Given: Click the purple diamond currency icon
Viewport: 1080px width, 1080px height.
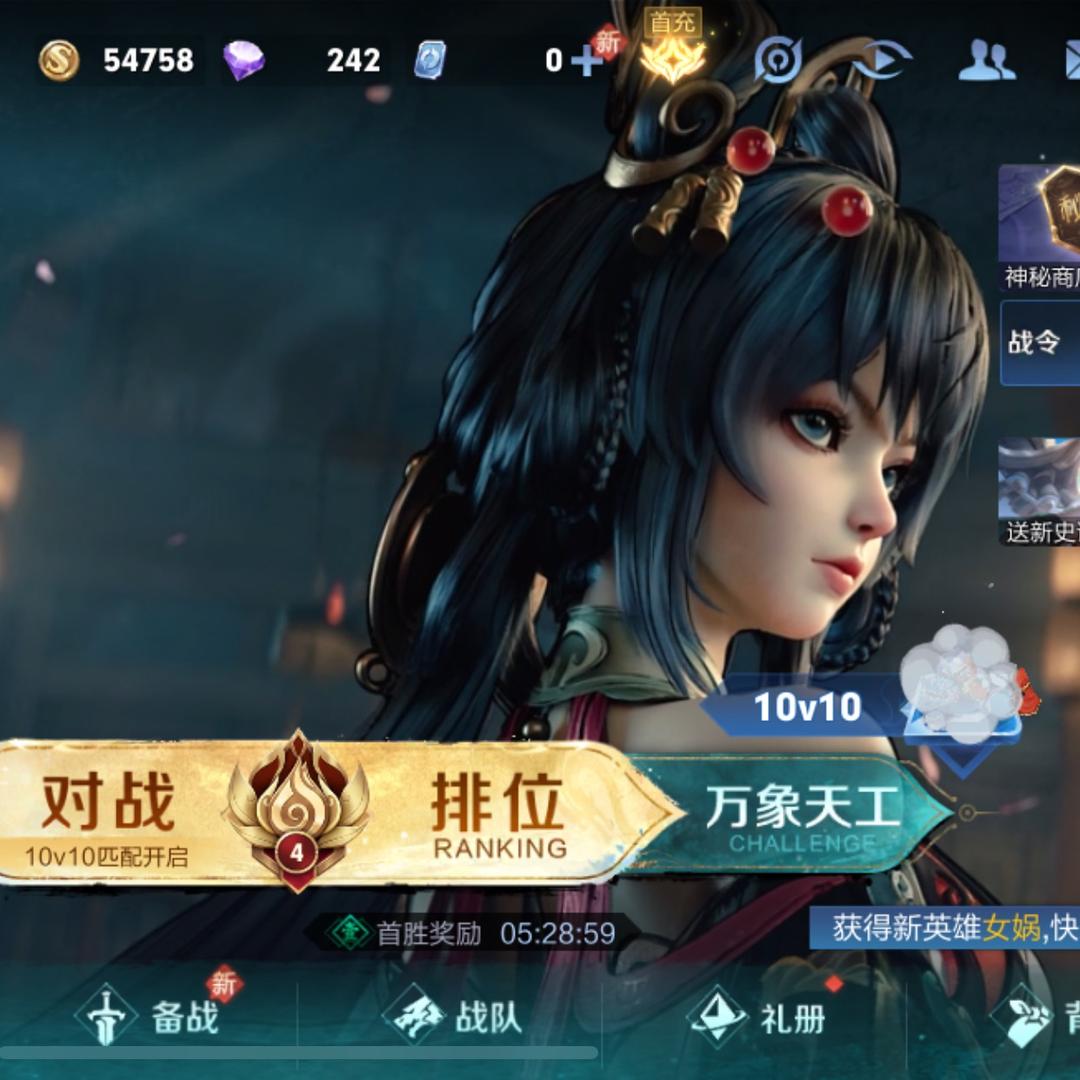Looking at the screenshot, I should [x=243, y=61].
